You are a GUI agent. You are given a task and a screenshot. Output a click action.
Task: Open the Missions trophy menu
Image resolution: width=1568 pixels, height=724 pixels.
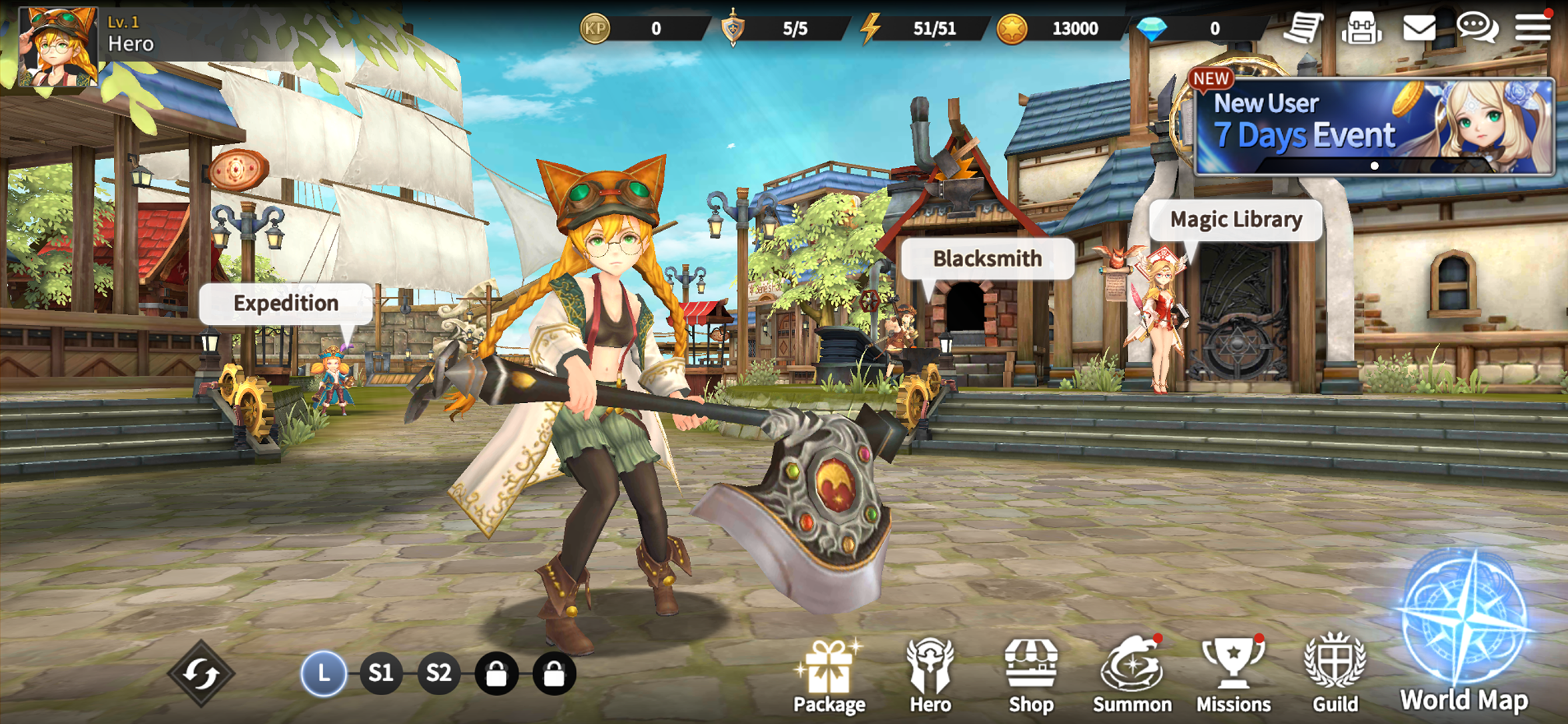pos(1233,677)
